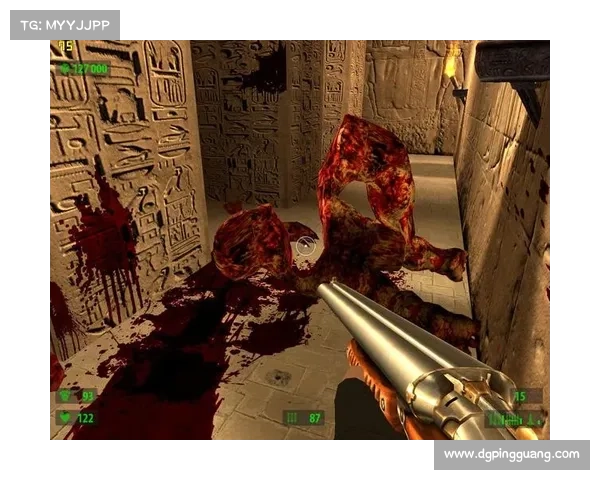Image resolution: width=600 pixels, height=480 pixels.
Task: Open the www.dpingguang.com watermark link
Action: pos(511,455)
